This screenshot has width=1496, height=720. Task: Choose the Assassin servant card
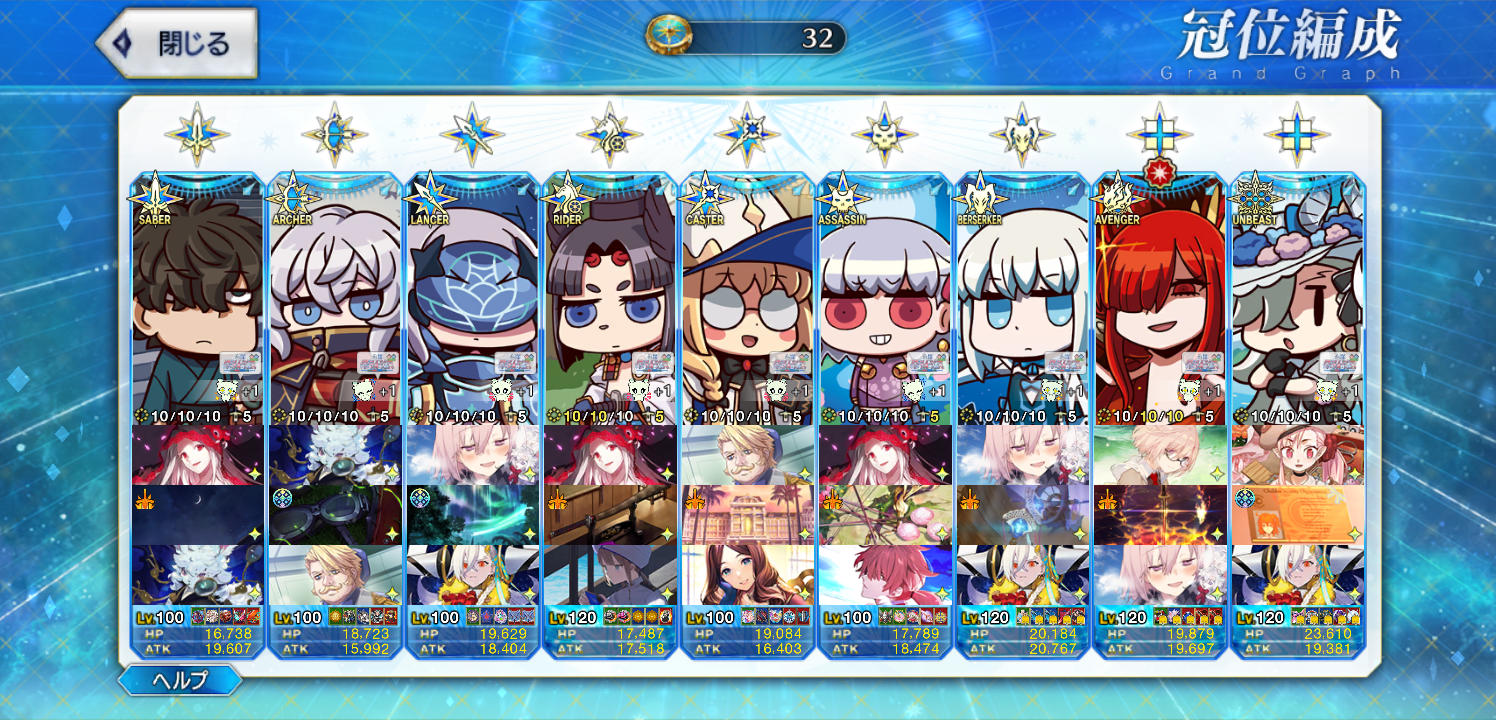[885, 300]
